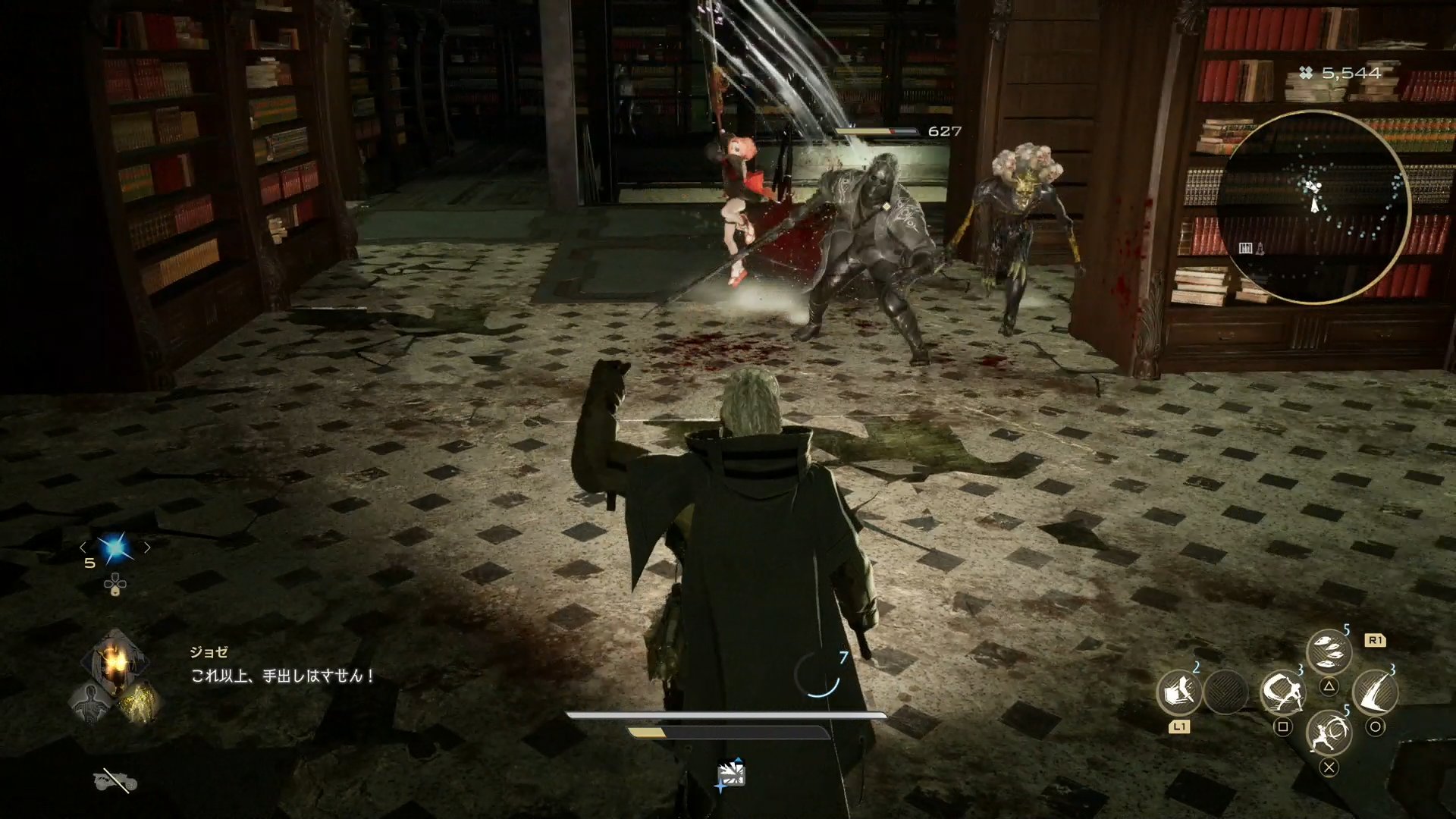The width and height of the screenshot is (1456, 819).
Task: Click the d-pad indicator under the potion counter
Action: pyautogui.click(x=115, y=585)
